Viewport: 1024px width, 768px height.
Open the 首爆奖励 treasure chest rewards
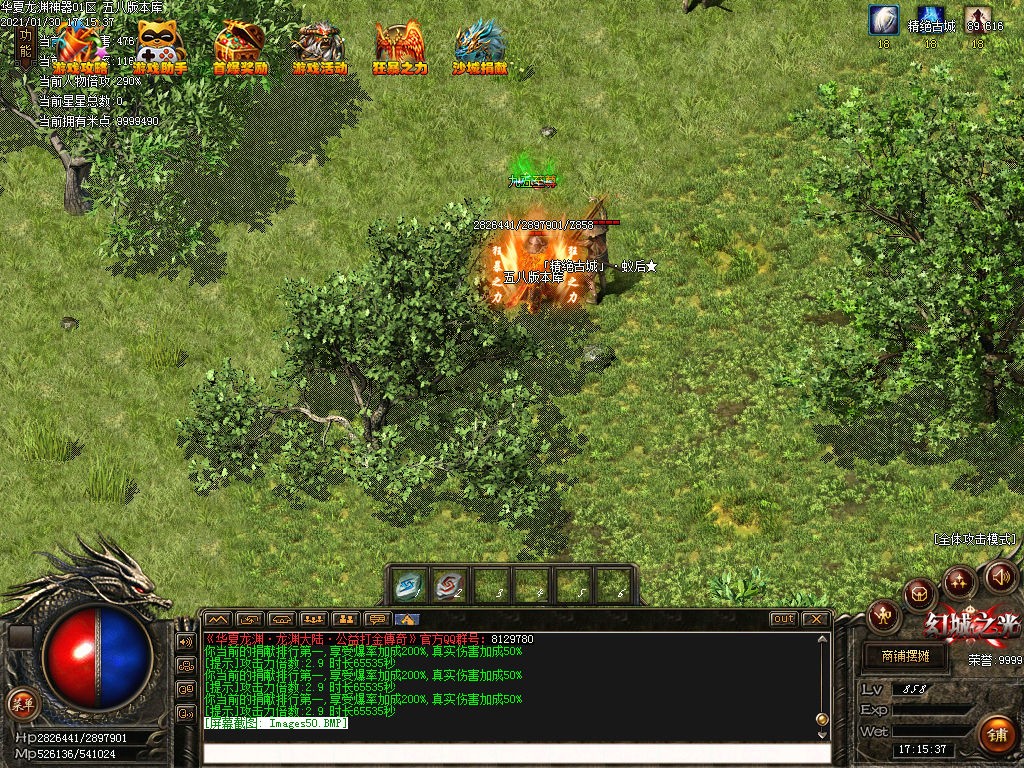click(240, 46)
